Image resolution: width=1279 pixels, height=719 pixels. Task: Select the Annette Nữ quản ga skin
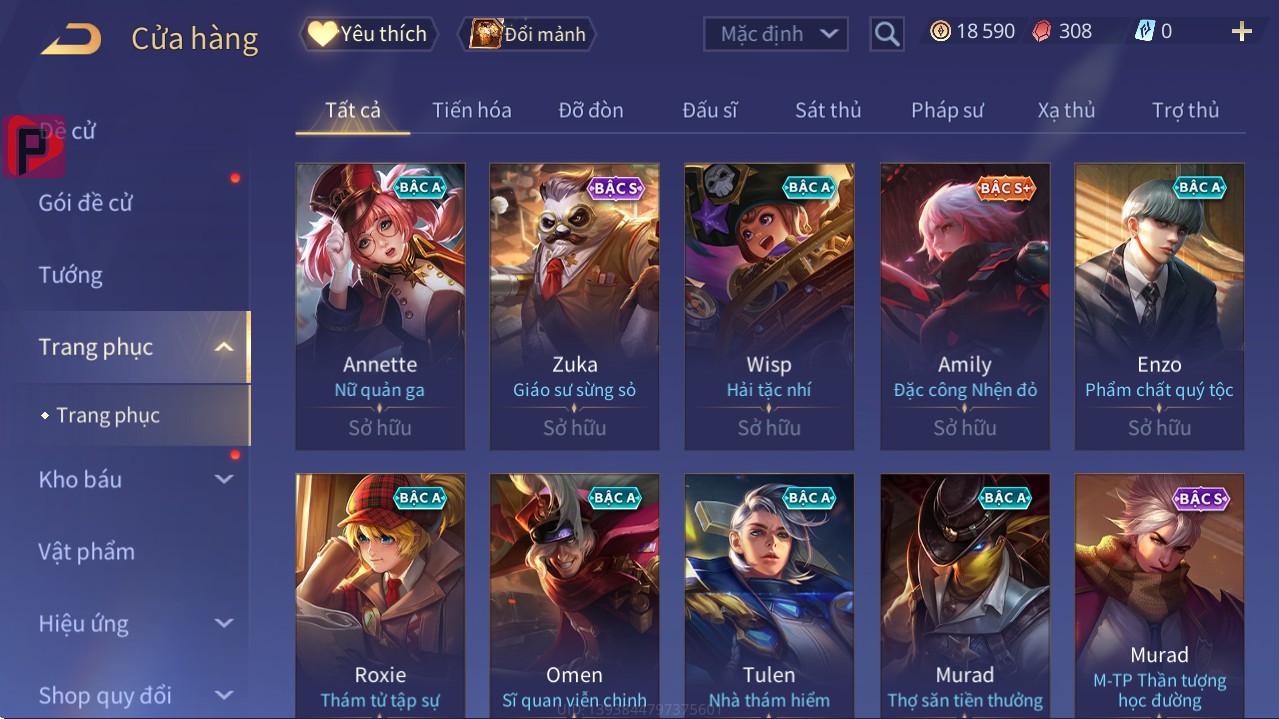380,305
